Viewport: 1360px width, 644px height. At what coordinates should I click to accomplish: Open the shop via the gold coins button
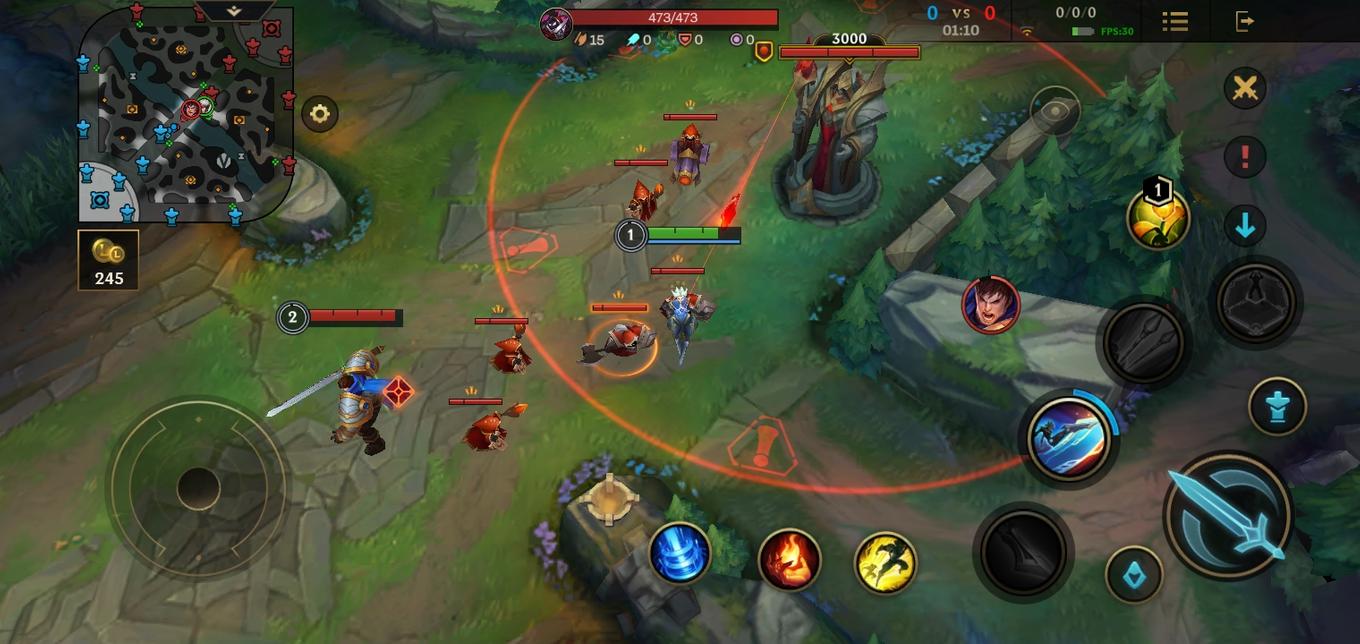108,260
